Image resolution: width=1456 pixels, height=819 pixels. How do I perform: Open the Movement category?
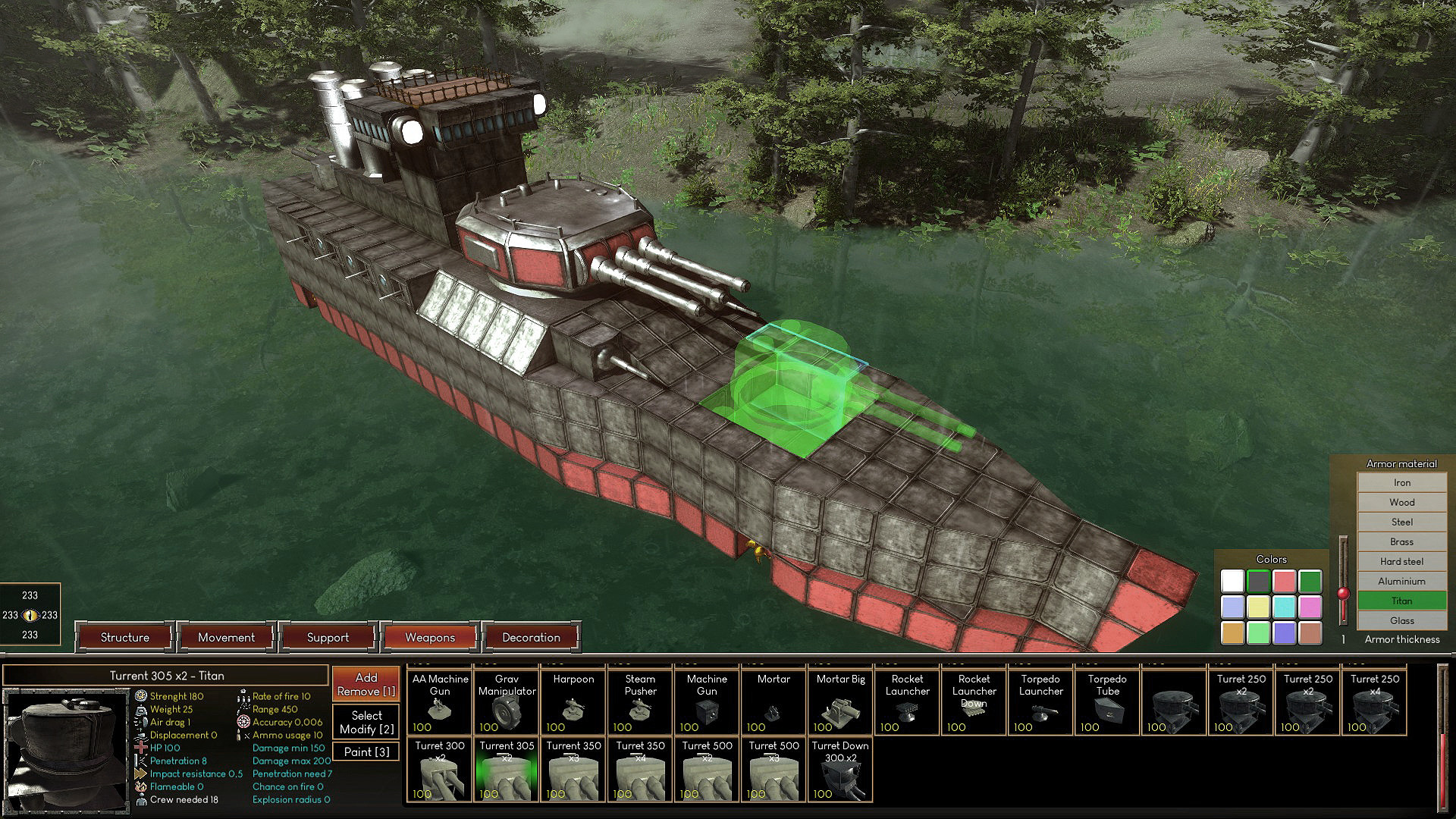pyautogui.click(x=226, y=638)
